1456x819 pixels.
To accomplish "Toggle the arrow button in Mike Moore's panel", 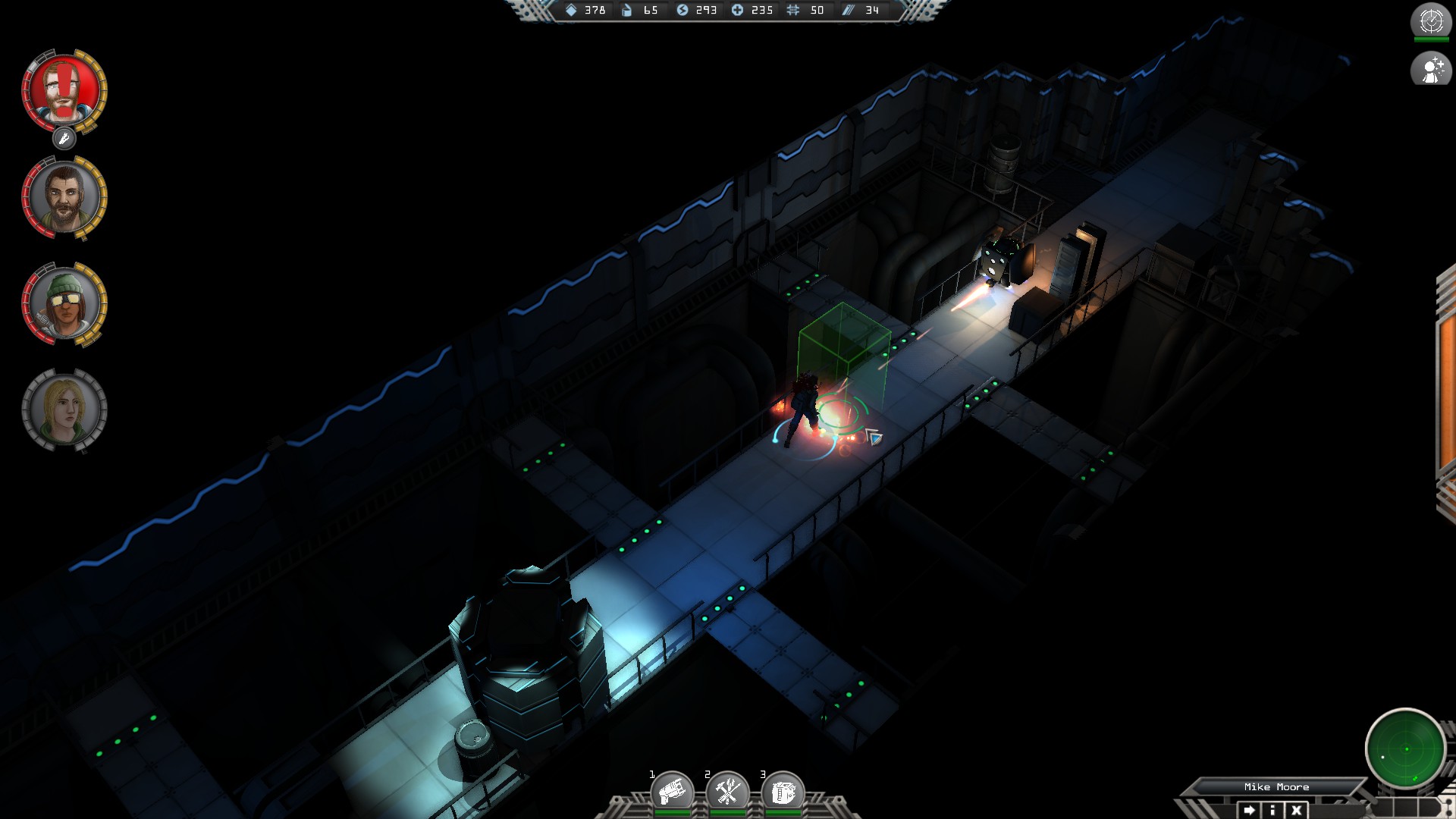I will pyautogui.click(x=1248, y=810).
